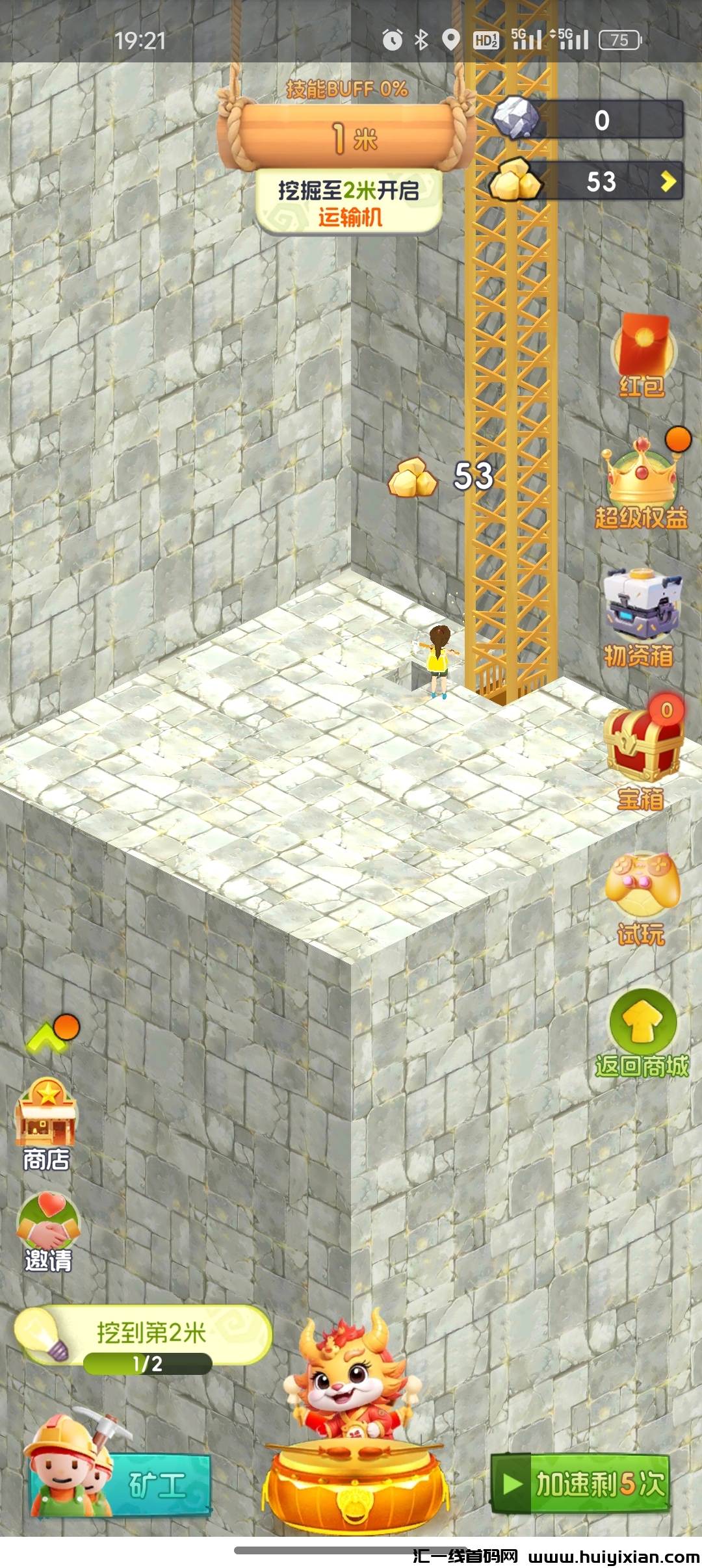Activate the 加速 speed-up button
702x1568 pixels.
[x=580, y=1485]
